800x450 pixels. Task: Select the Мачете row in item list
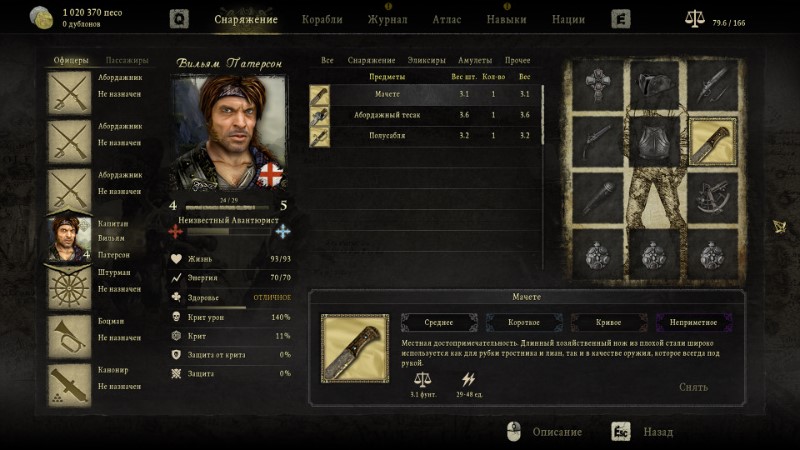(x=385, y=95)
